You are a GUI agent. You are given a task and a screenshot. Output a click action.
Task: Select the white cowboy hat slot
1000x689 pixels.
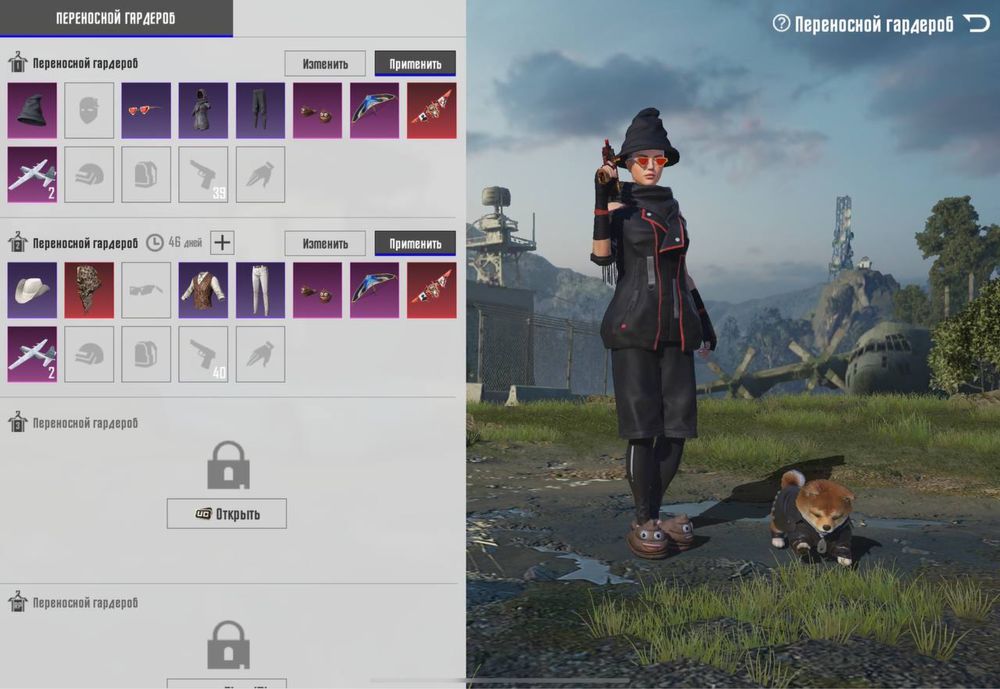point(32,290)
